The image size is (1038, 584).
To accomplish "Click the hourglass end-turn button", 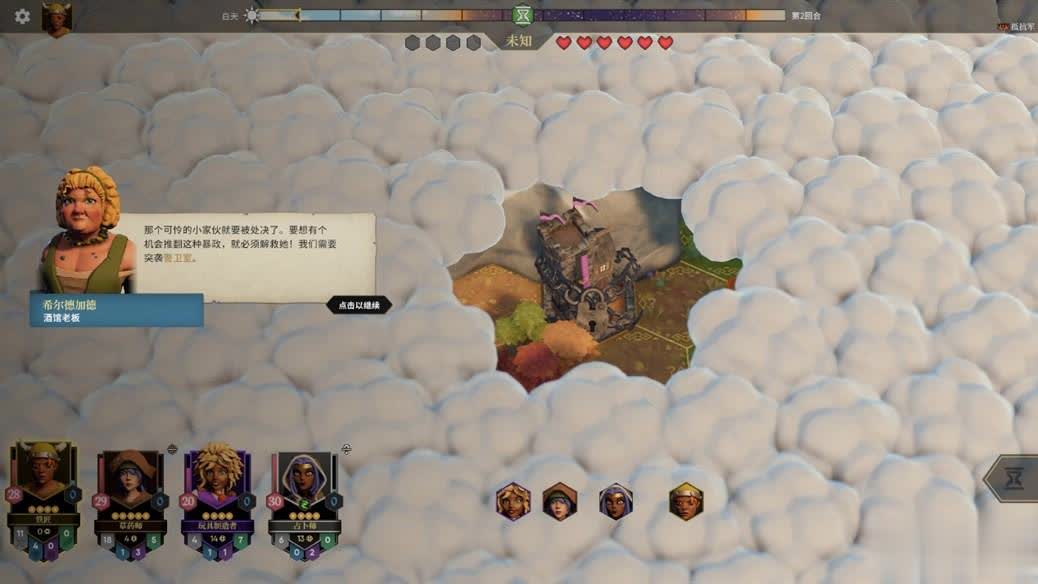I will coord(1014,479).
